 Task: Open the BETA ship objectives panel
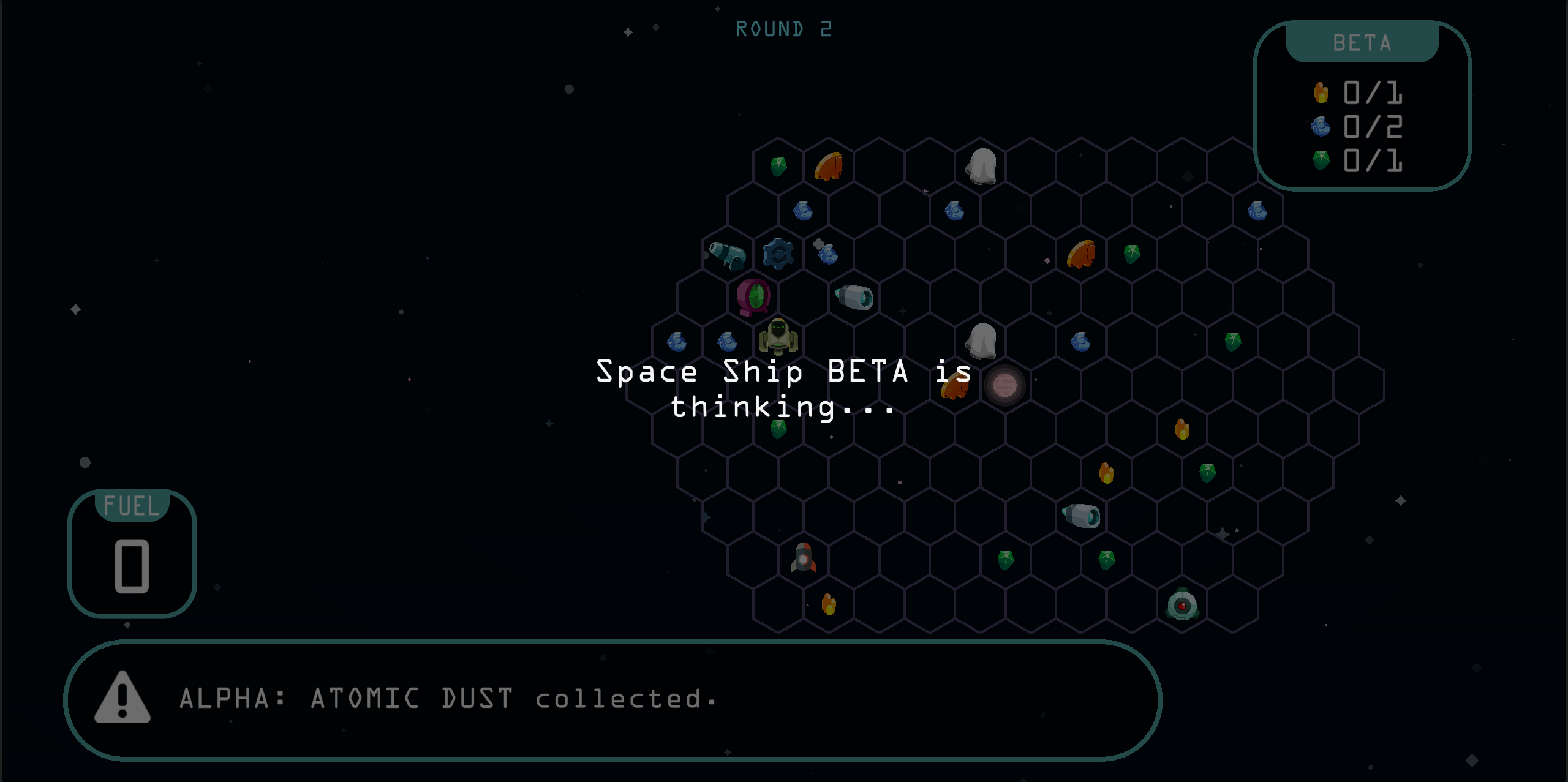coord(1362,105)
